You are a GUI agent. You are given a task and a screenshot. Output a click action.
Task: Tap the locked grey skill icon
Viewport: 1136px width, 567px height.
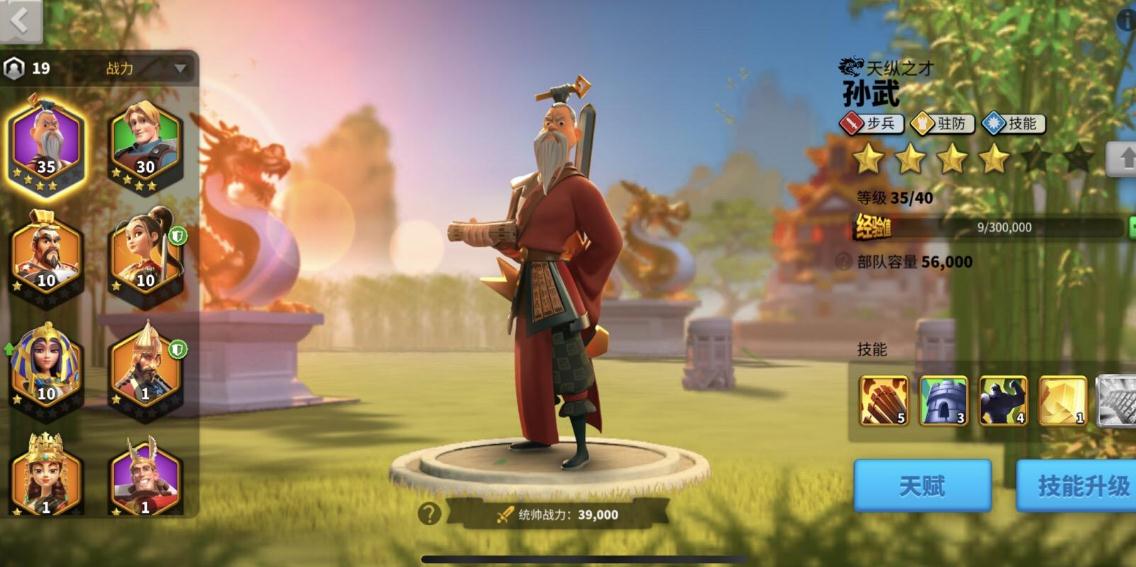[1116, 400]
